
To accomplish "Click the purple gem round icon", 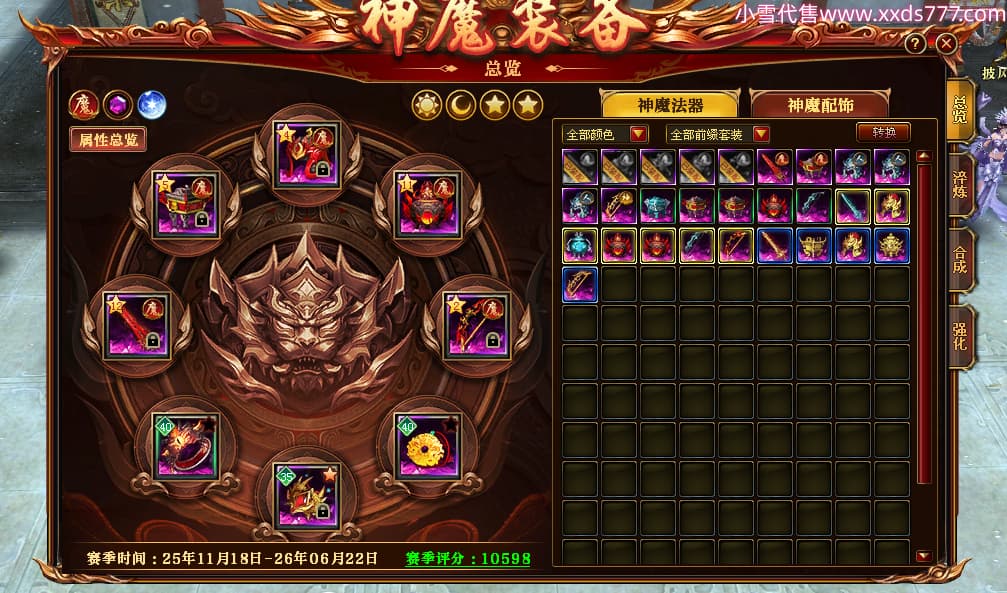I will (x=117, y=105).
